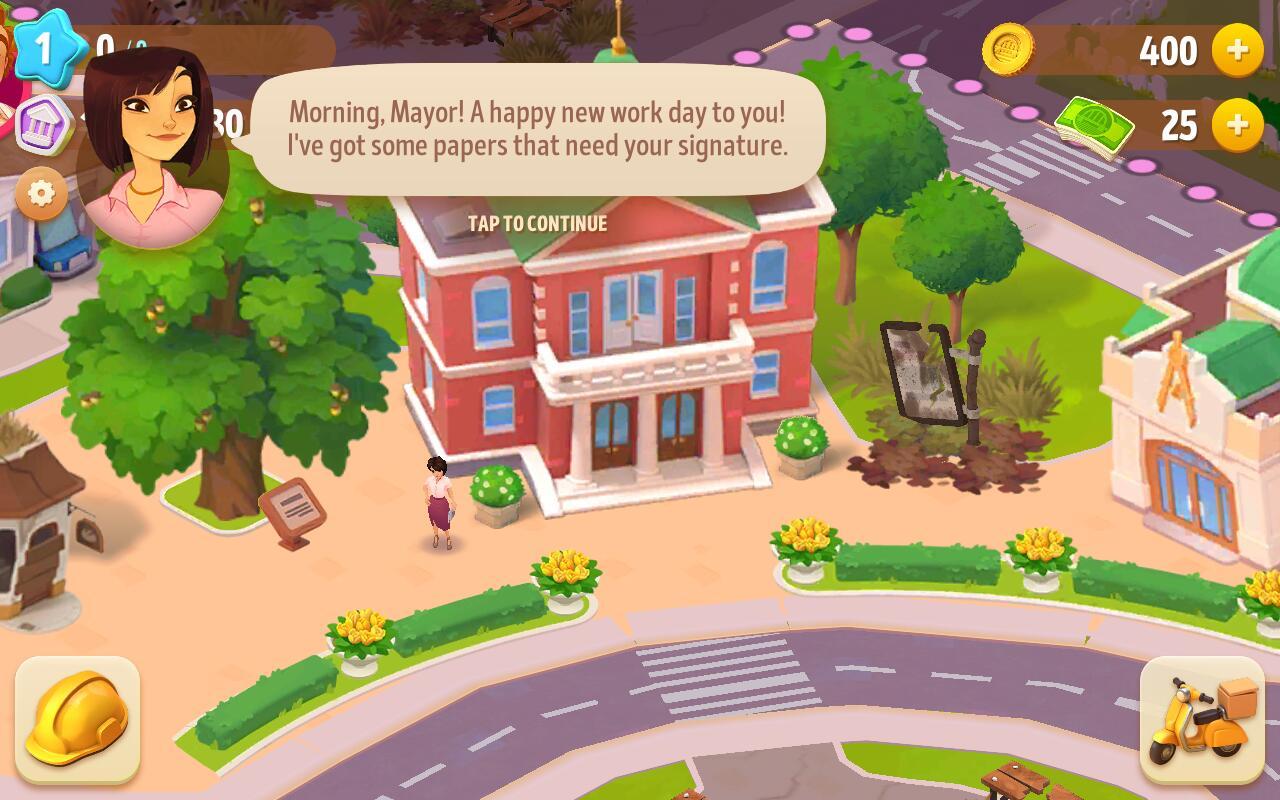Tap to continue the dialogue
This screenshot has height=800, width=1280.
pyautogui.click(x=537, y=223)
